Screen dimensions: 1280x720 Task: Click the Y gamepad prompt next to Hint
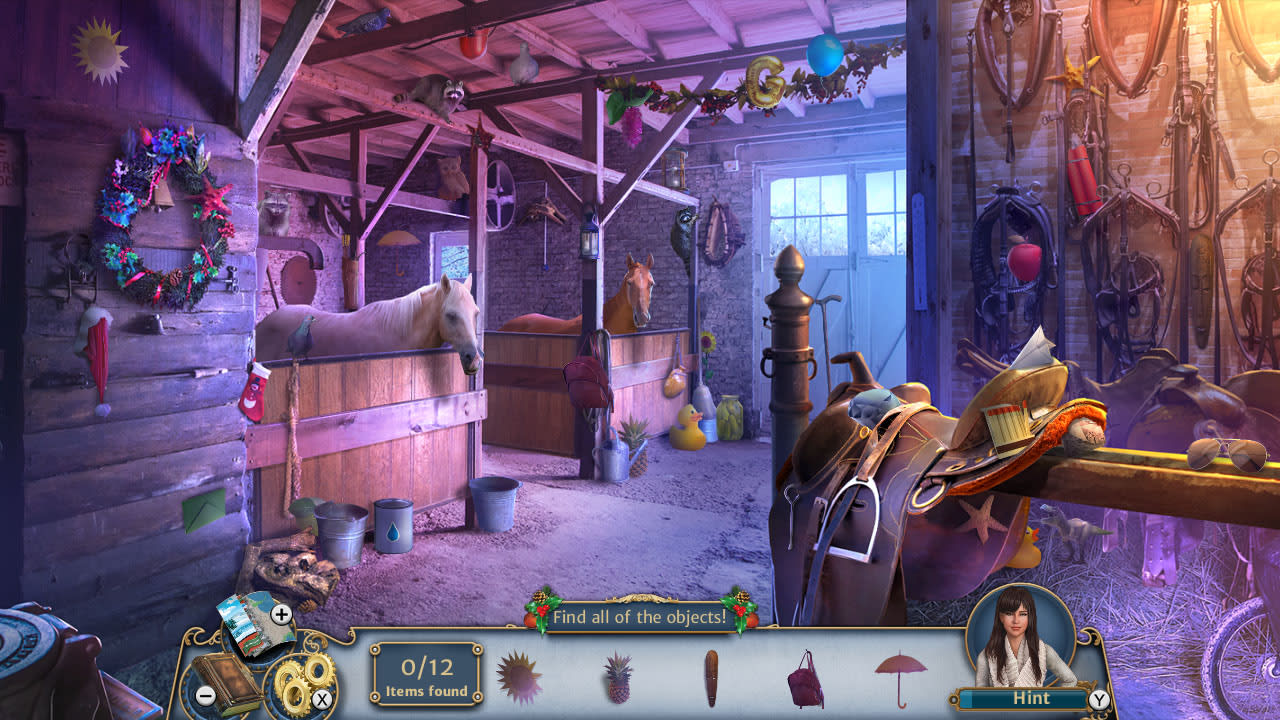point(1101,700)
